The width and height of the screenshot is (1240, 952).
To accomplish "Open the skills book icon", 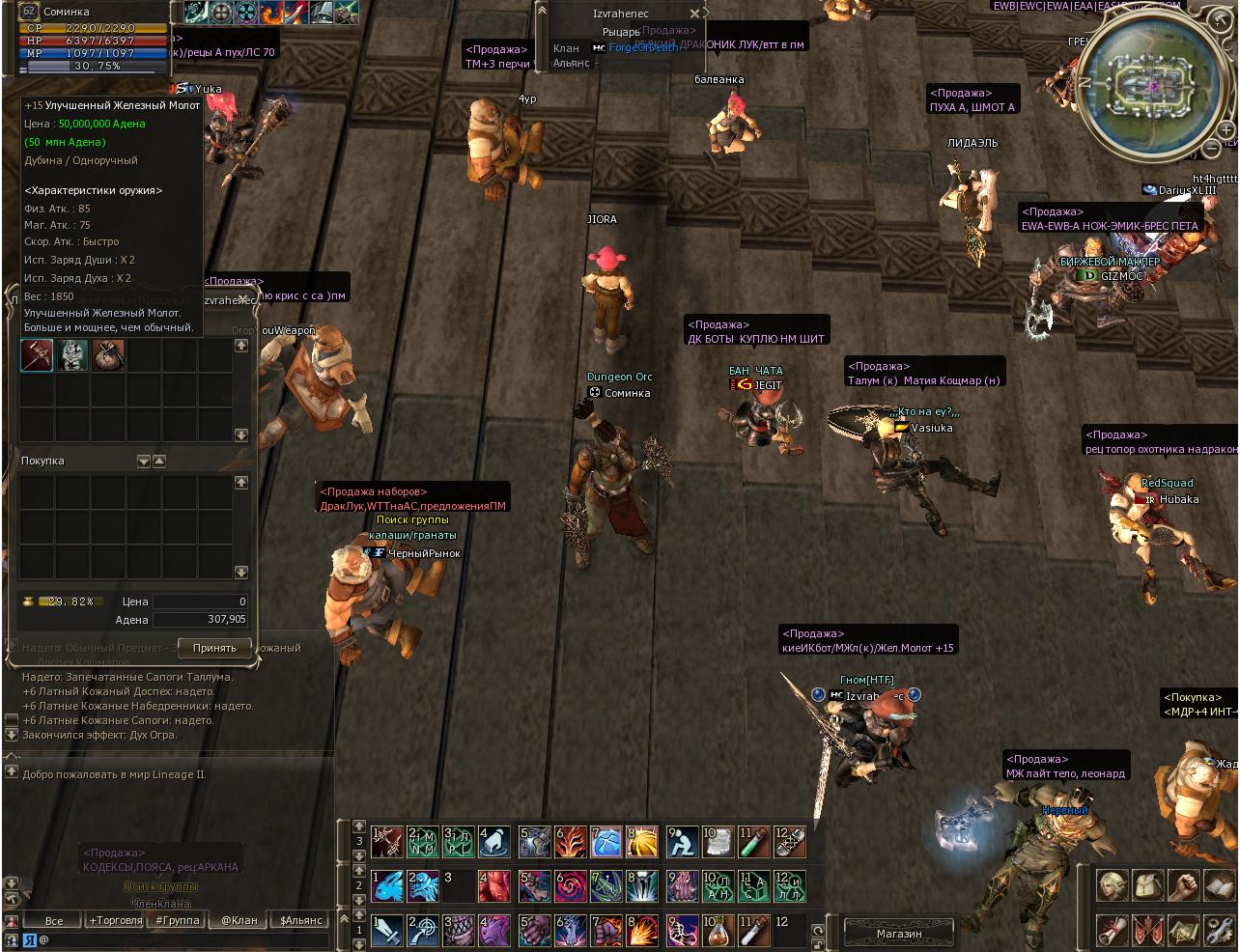I will (1219, 885).
